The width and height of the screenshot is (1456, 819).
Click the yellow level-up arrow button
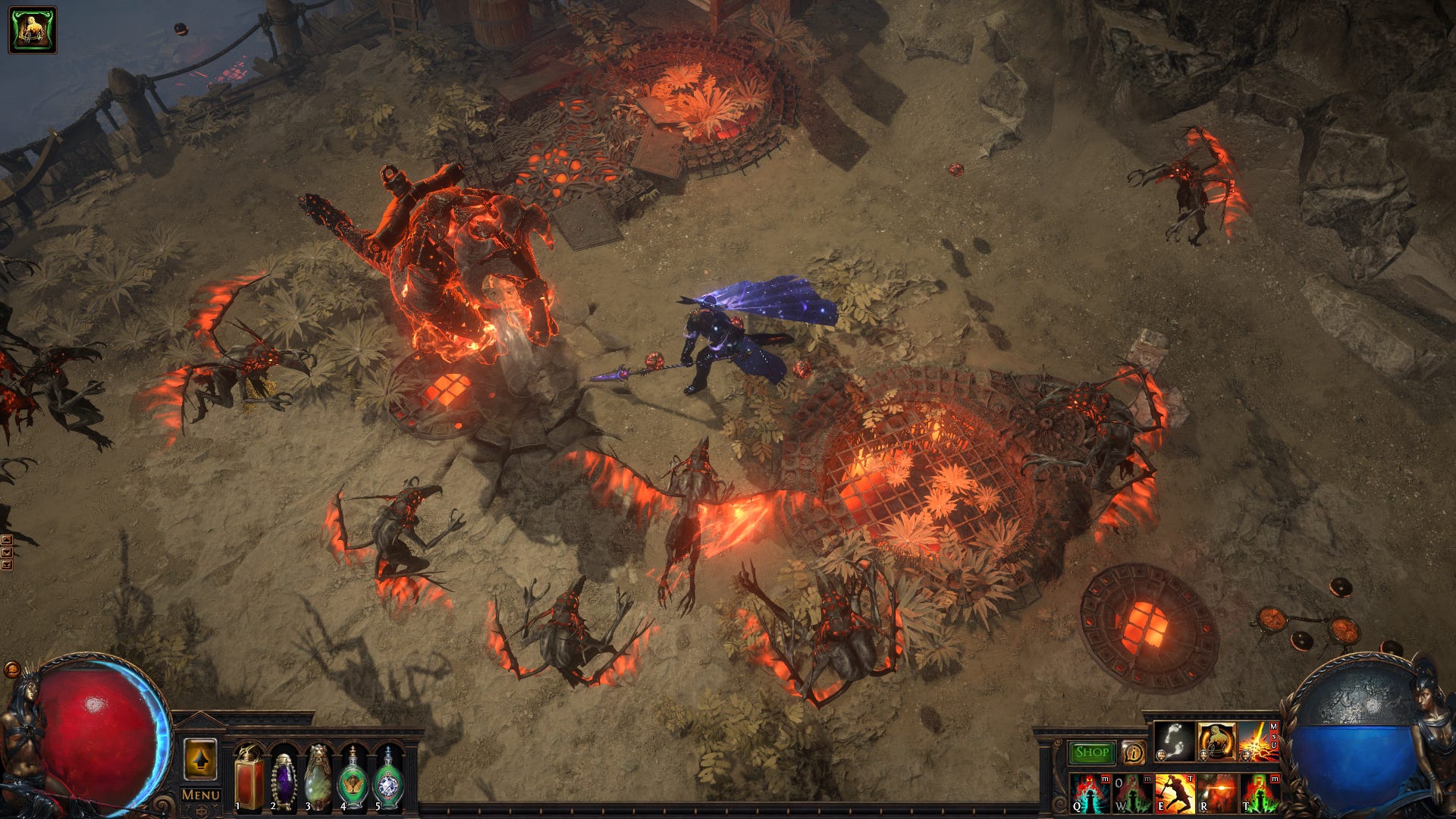coord(200,760)
